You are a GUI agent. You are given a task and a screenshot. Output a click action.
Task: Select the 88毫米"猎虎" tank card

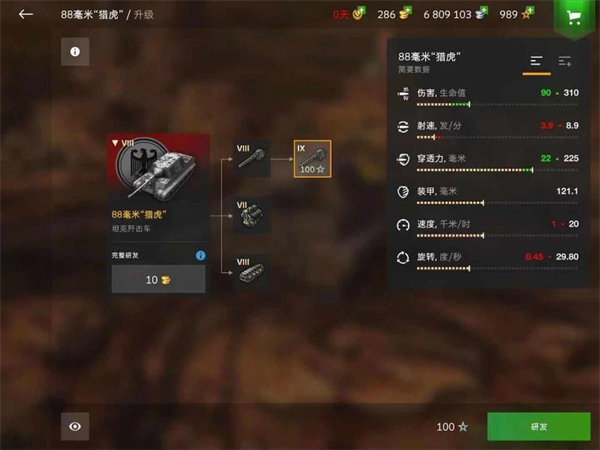(159, 185)
